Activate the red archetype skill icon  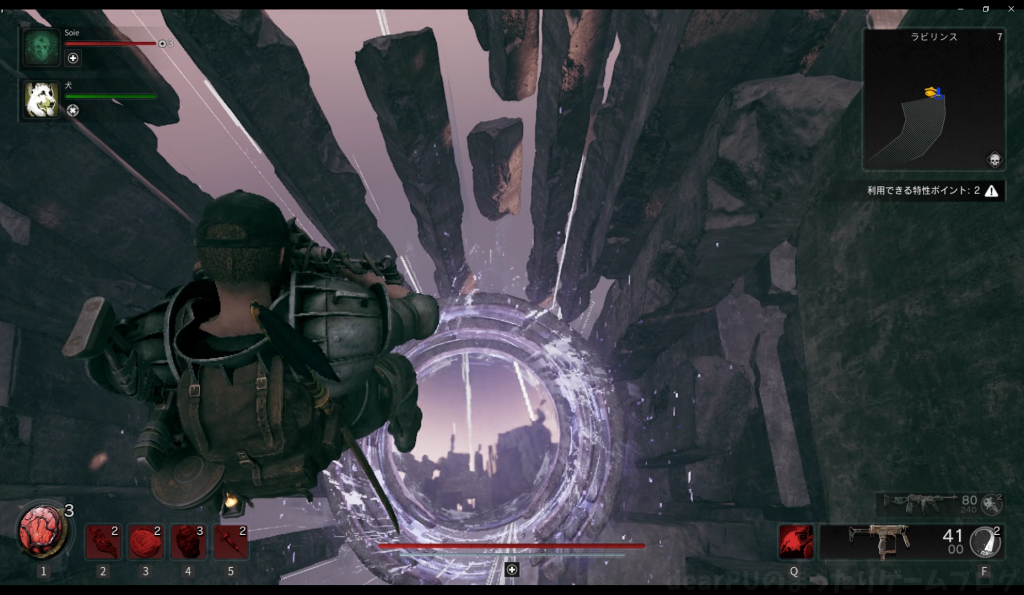796,542
